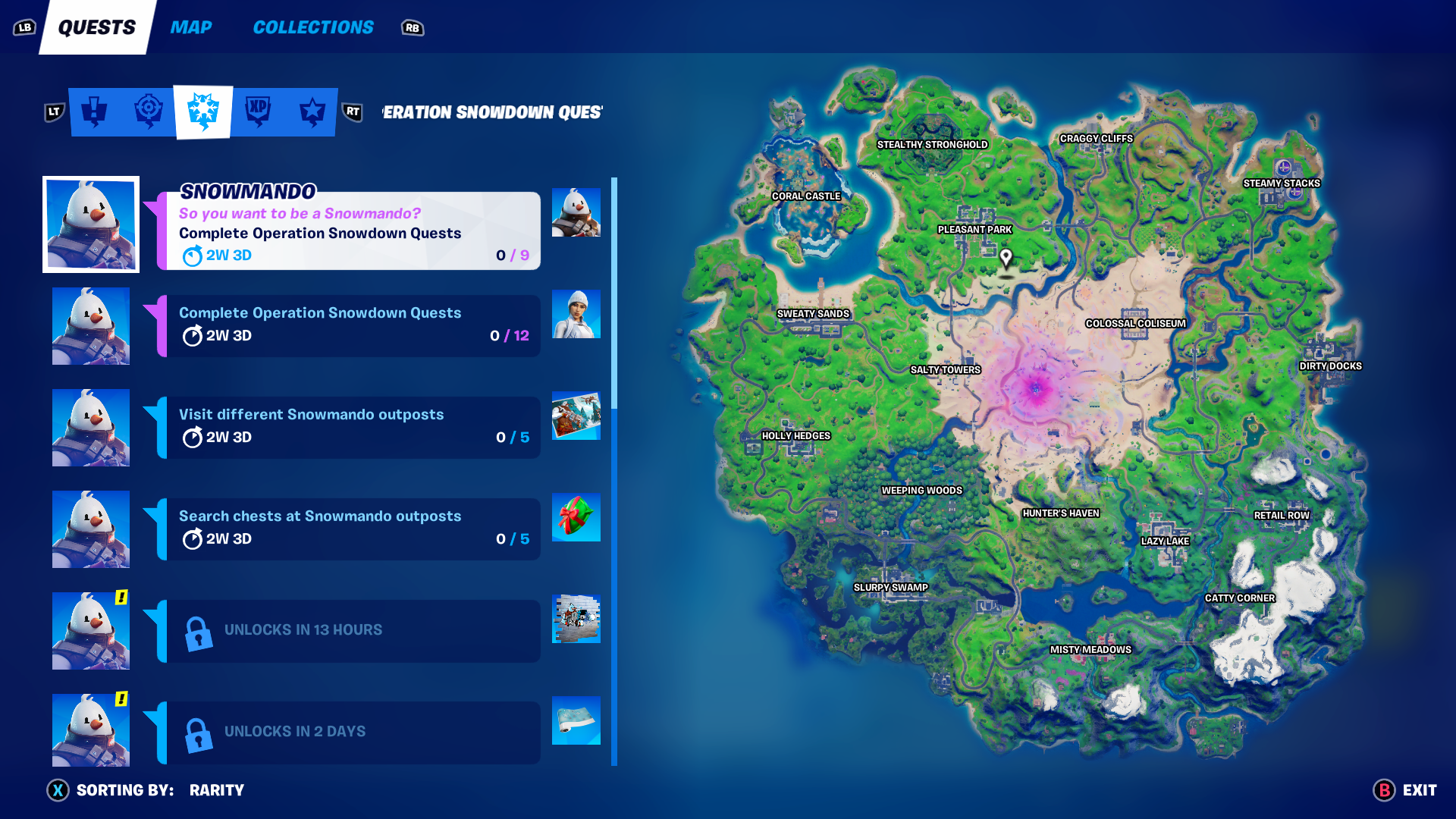Image resolution: width=1456 pixels, height=819 pixels.
Task: Select the star shield quest category icon
Action: pos(312,111)
